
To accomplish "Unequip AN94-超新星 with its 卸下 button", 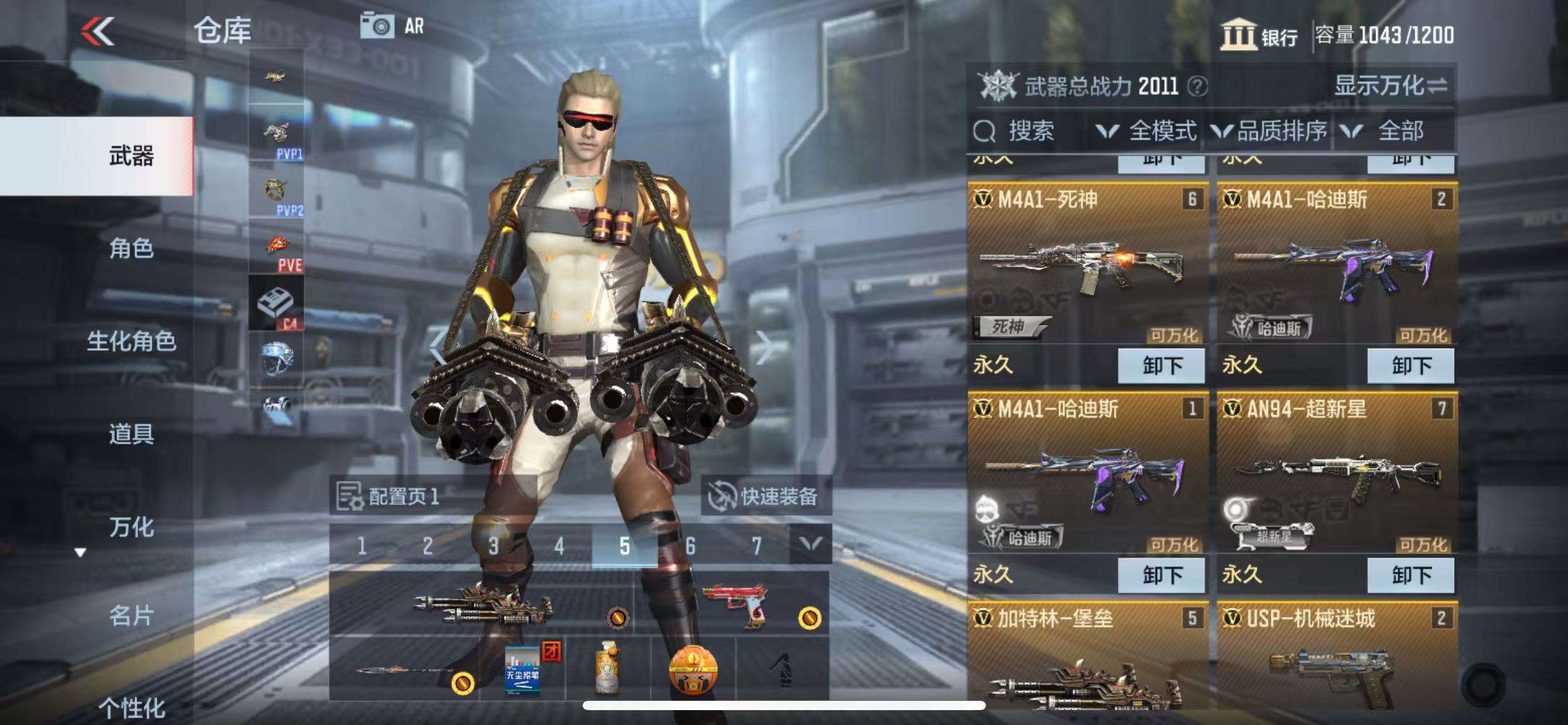I will [x=1411, y=575].
